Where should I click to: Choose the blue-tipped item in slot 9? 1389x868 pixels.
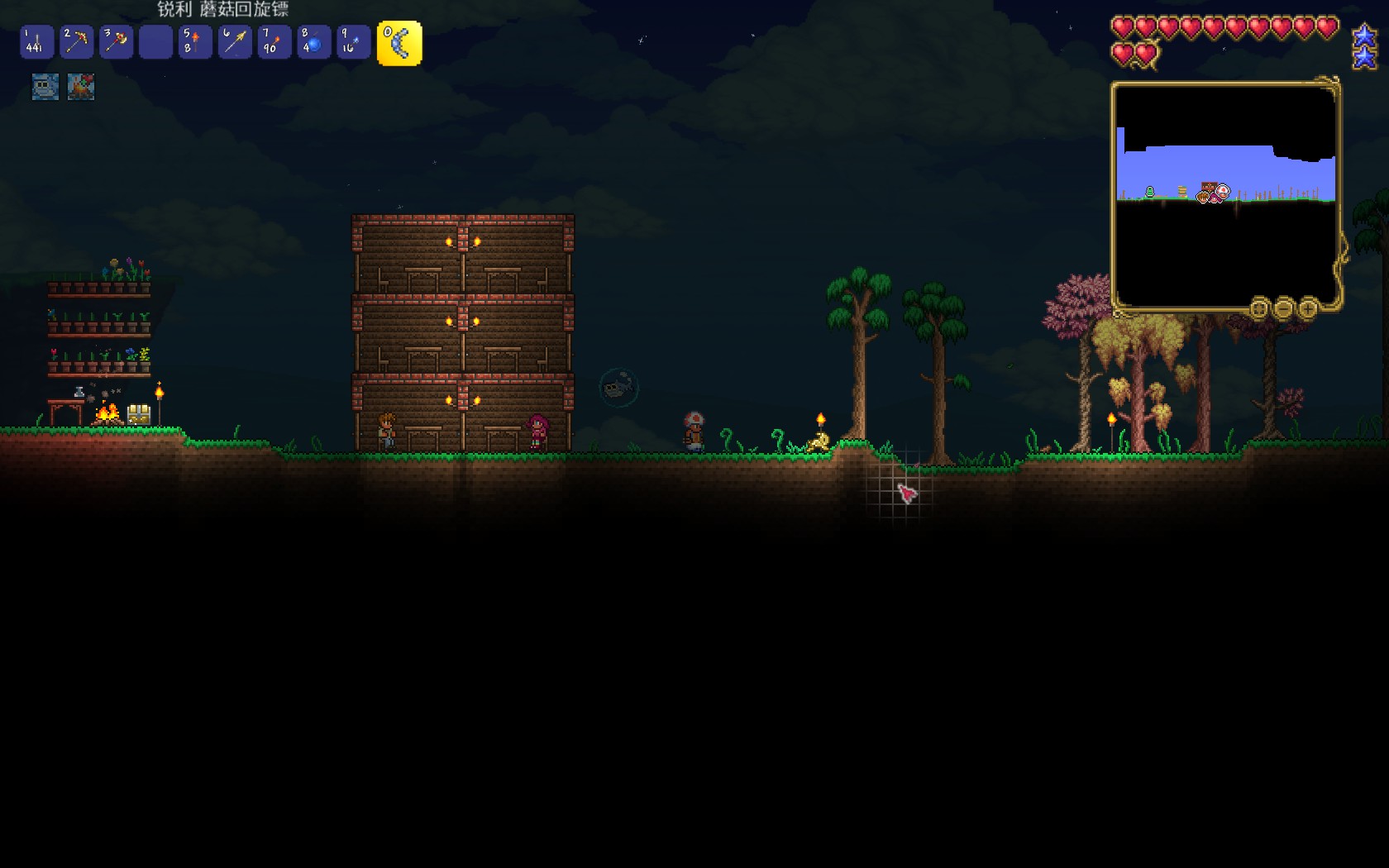tap(354, 42)
